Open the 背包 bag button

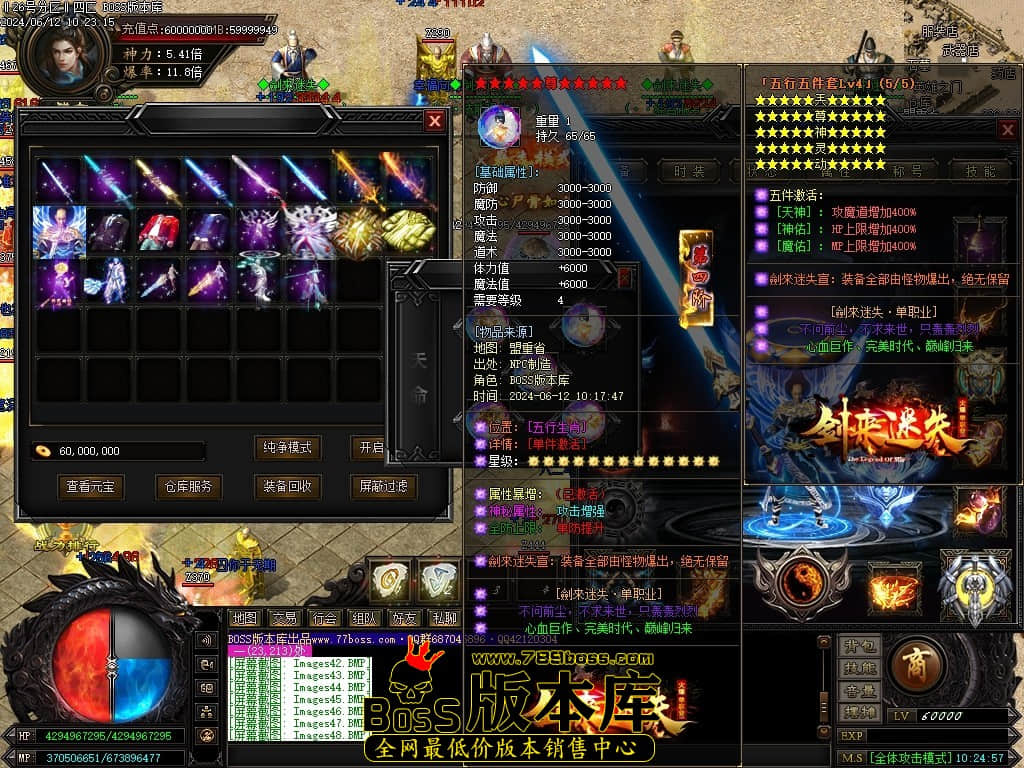[859, 646]
